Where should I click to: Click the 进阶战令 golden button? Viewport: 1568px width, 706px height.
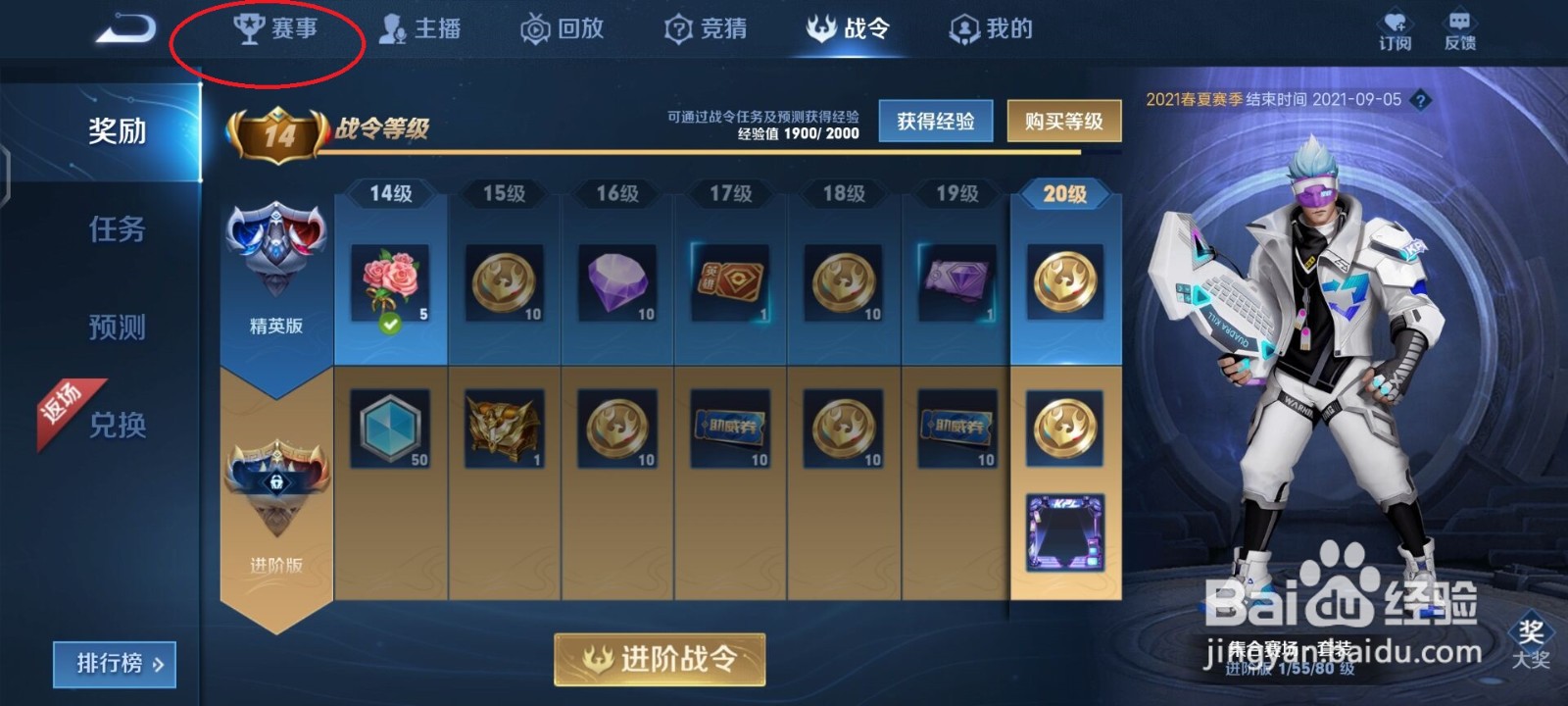tap(659, 661)
